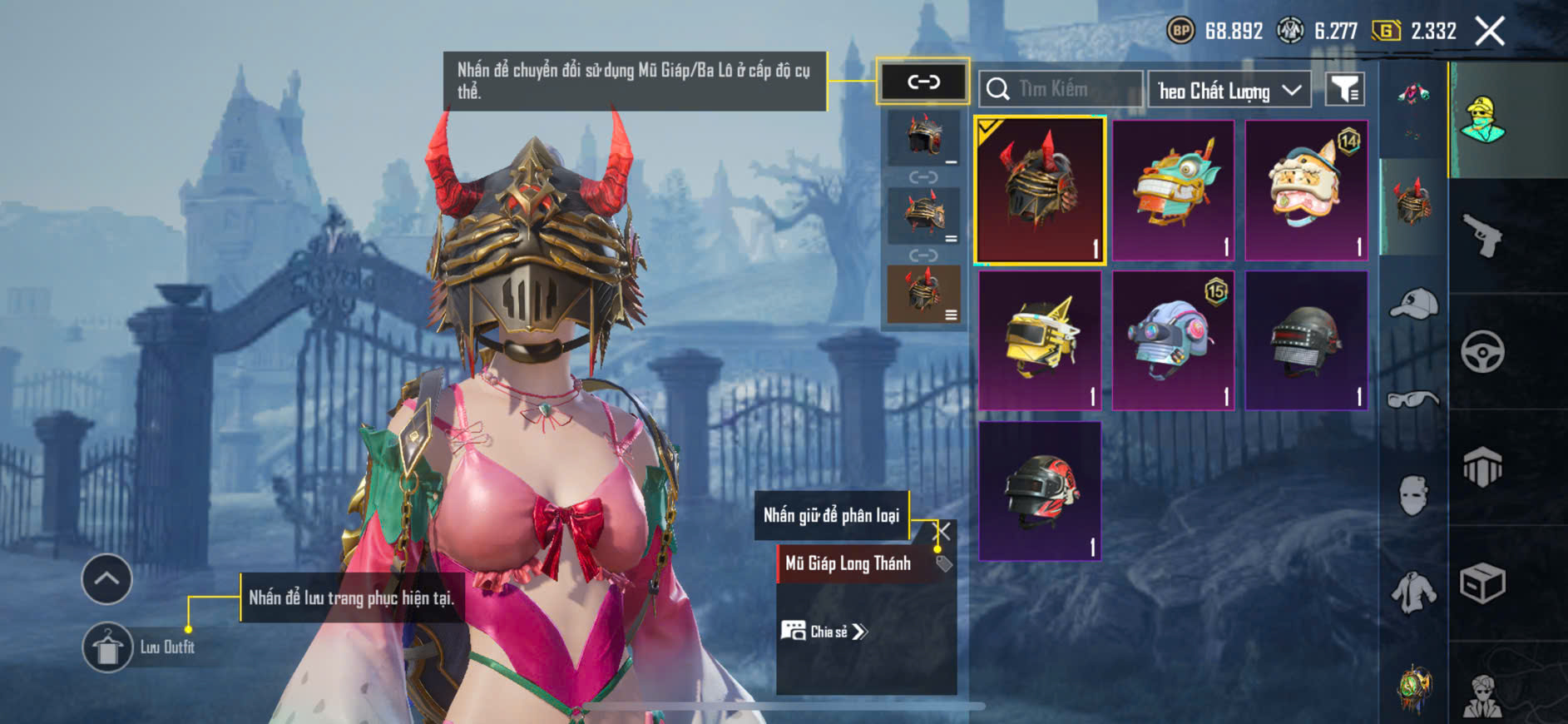Select the red and black striped helmet
The height and width of the screenshot is (724, 1568).
coord(1040,491)
